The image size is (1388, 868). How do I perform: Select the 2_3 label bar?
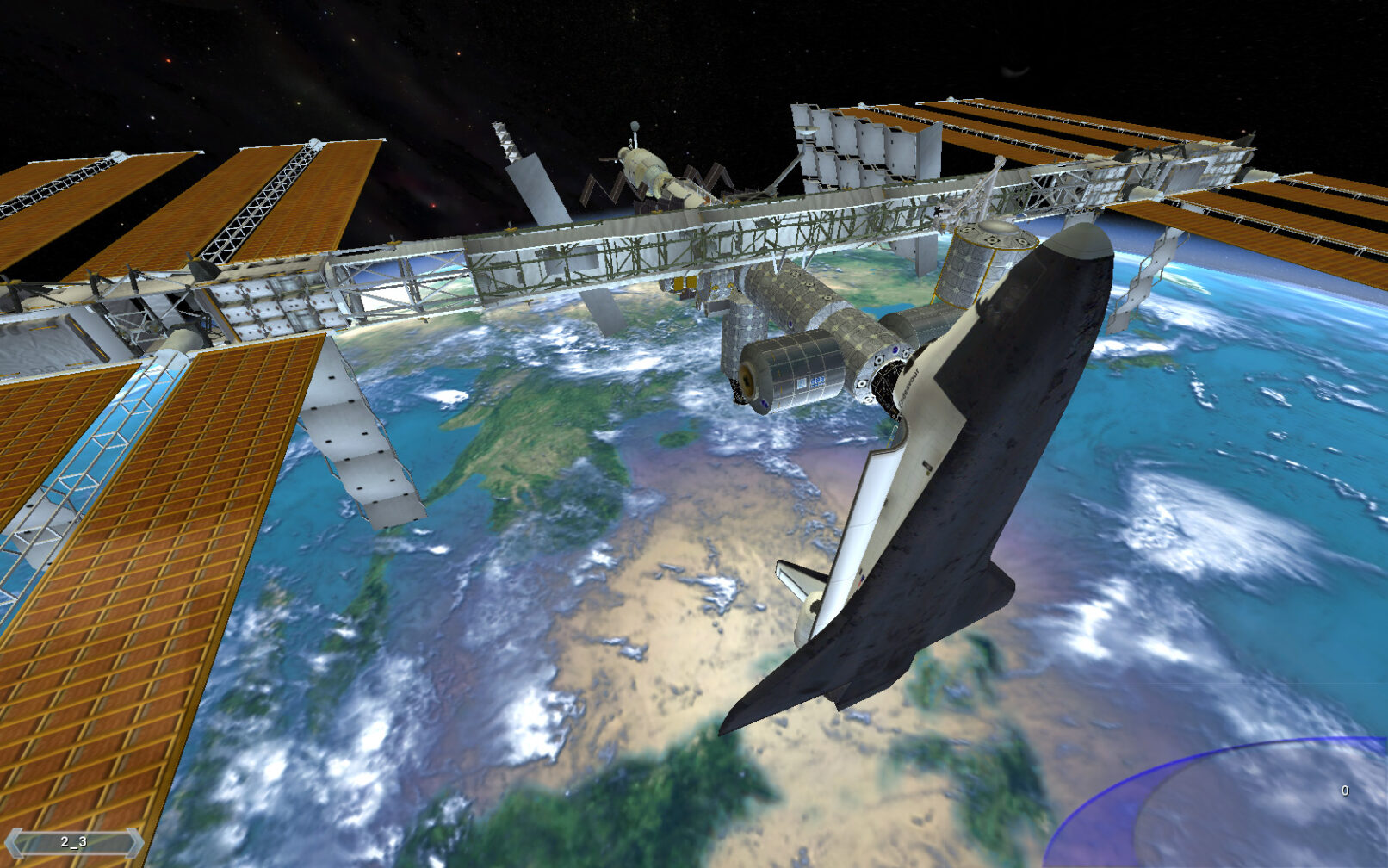tap(74, 842)
